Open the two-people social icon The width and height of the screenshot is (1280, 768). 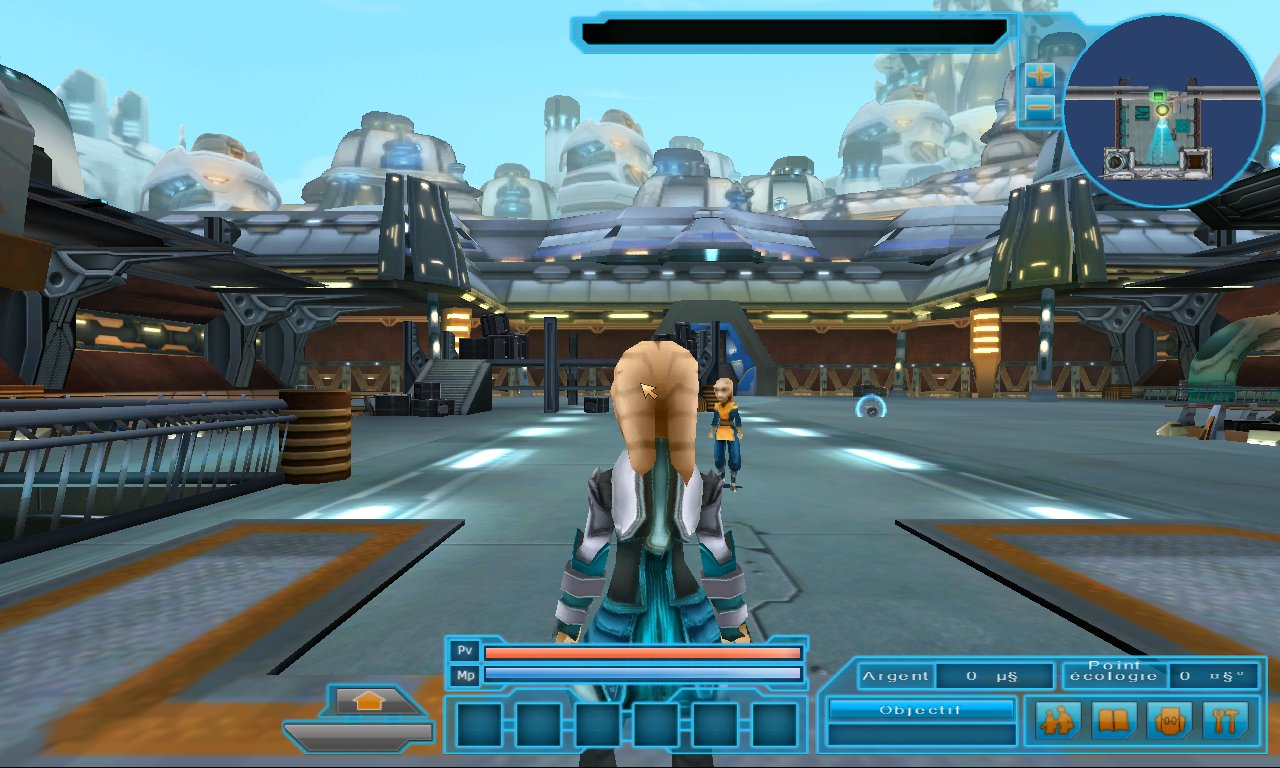(x=1057, y=720)
